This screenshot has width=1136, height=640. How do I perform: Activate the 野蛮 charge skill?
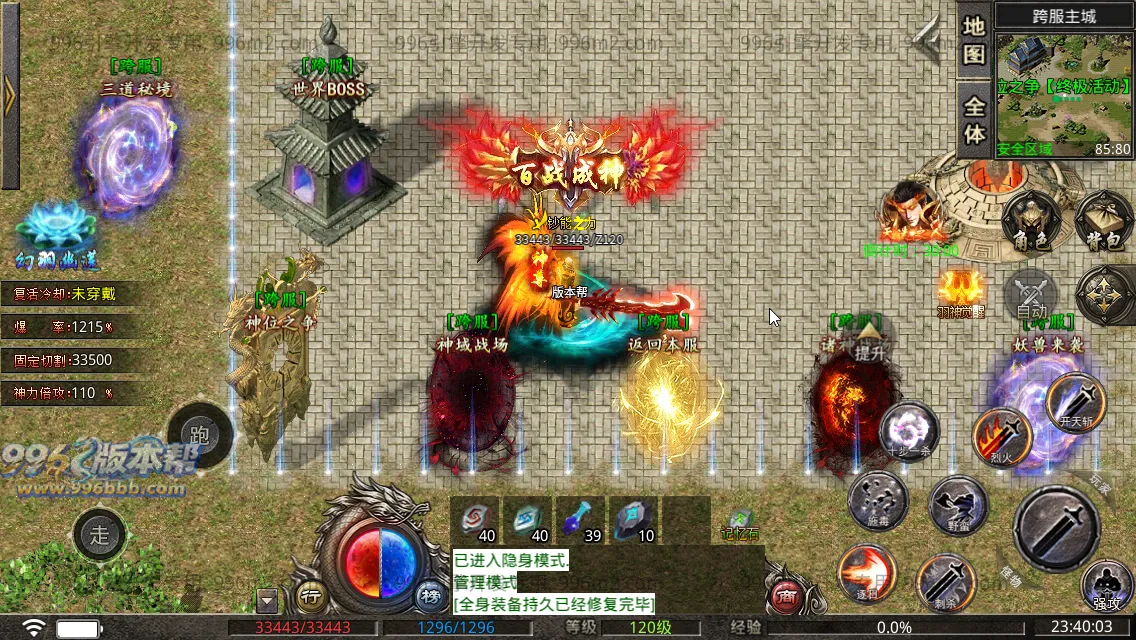coord(957,504)
